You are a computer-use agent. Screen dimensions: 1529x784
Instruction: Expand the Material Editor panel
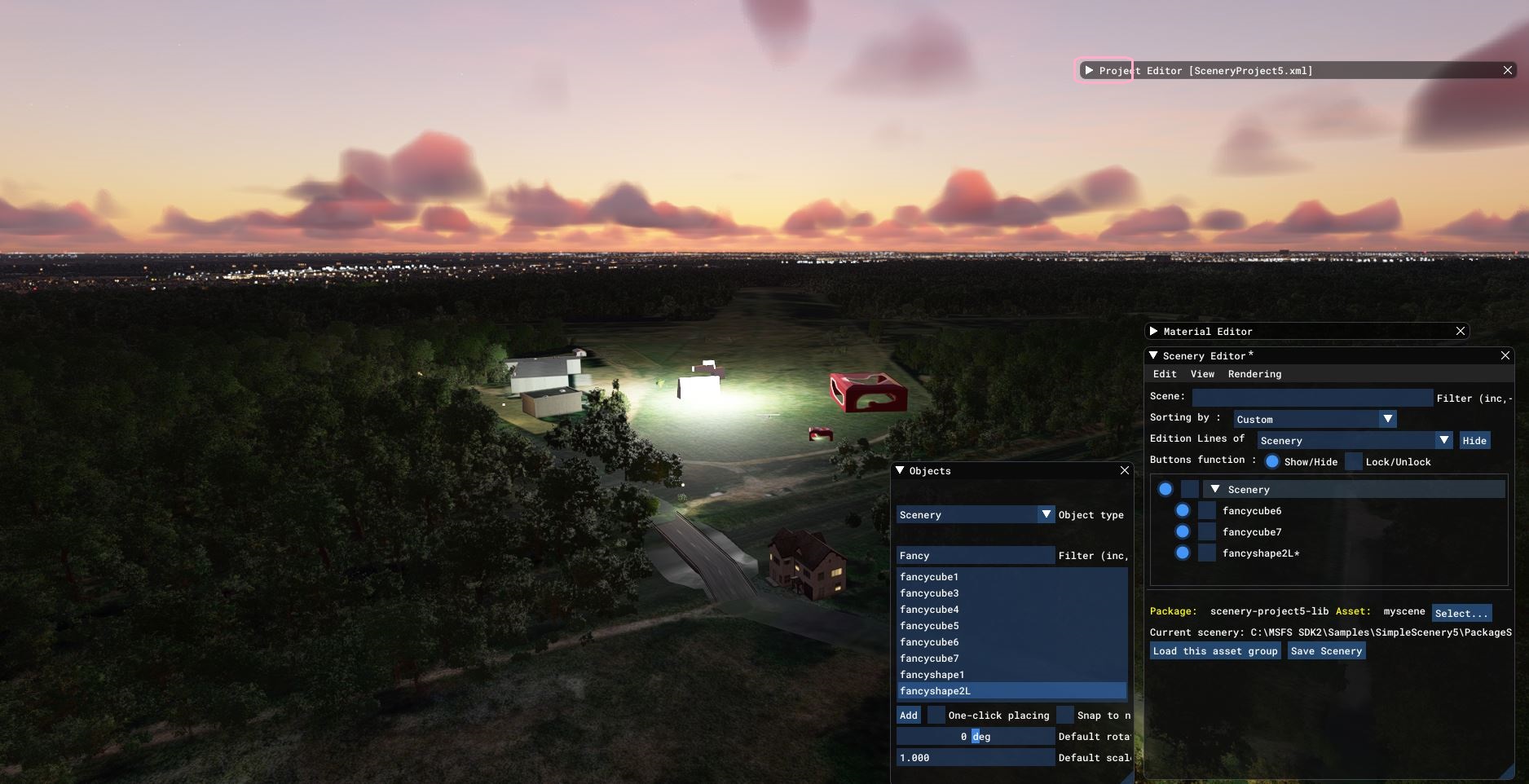pyautogui.click(x=1153, y=331)
